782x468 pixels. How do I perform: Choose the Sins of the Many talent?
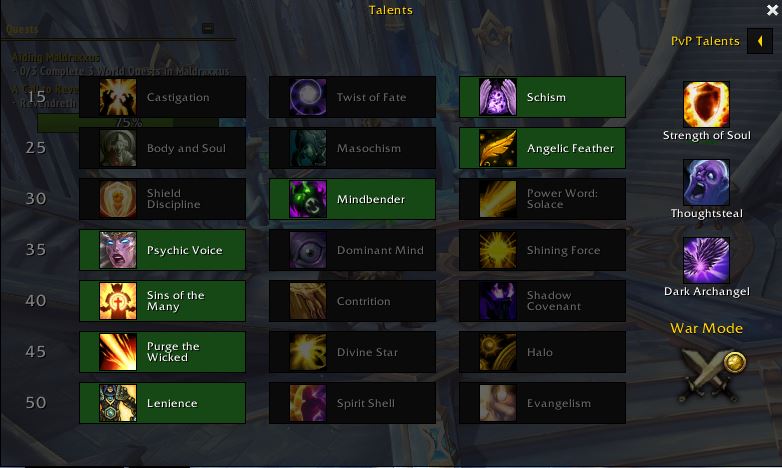pos(162,301)
